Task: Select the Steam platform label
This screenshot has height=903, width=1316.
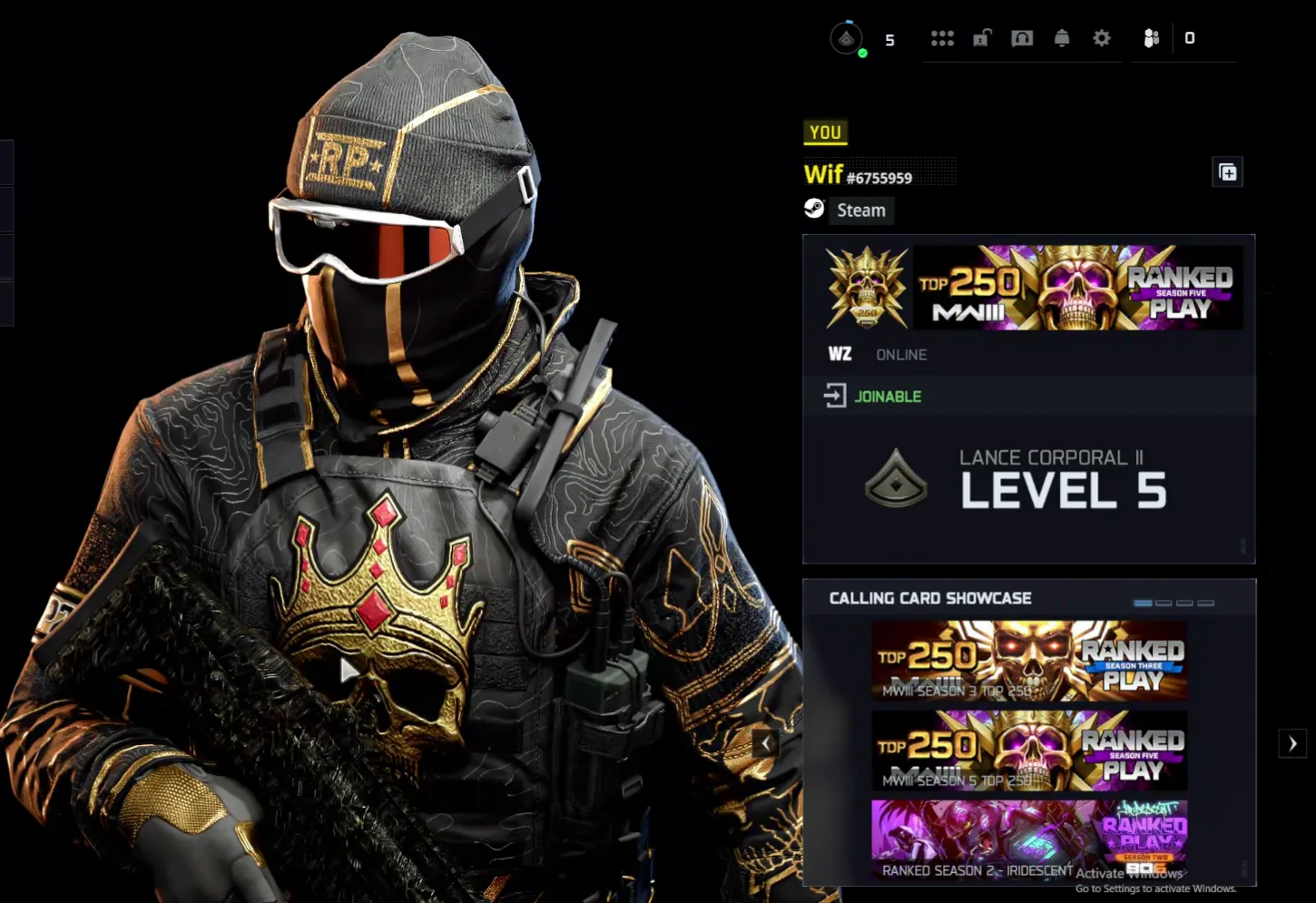Action: pyautogui.click(x=860, y=211)
